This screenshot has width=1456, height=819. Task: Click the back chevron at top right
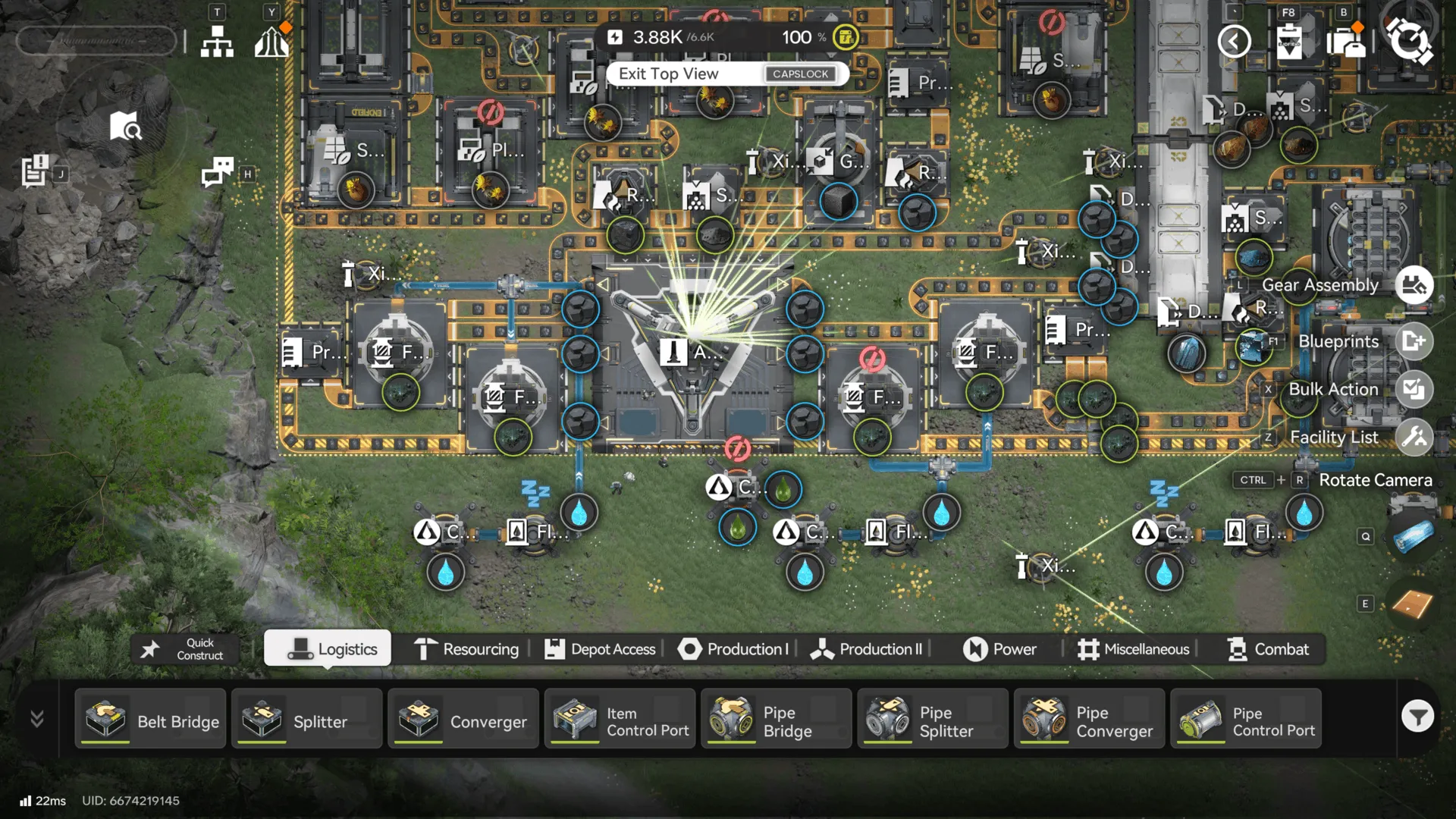pyautogui.click(x=1235, y=42)
